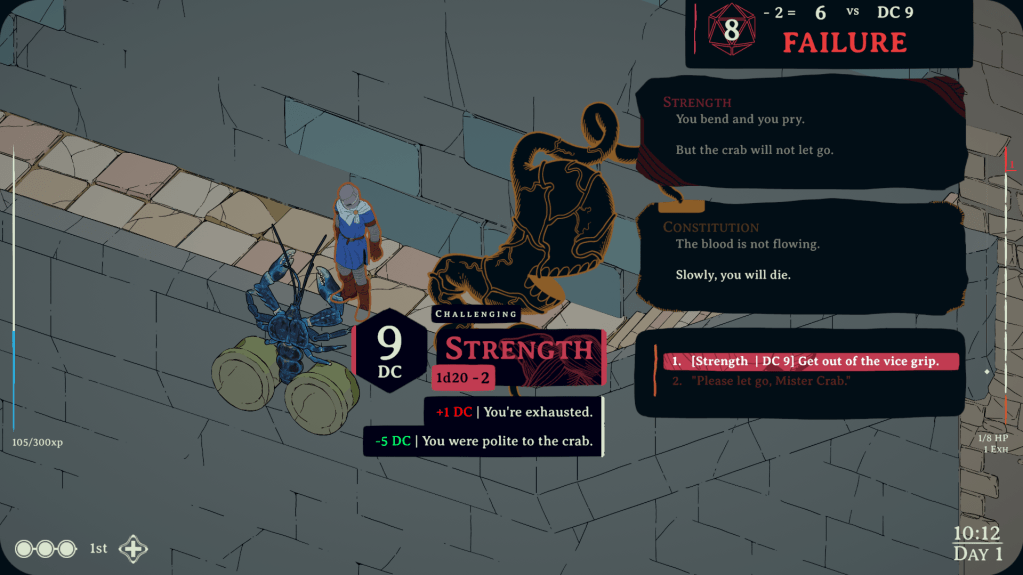Choose the Strength DC 9 vice grip option
Viewport: 1023px width, 575px height.
point(812,361)
